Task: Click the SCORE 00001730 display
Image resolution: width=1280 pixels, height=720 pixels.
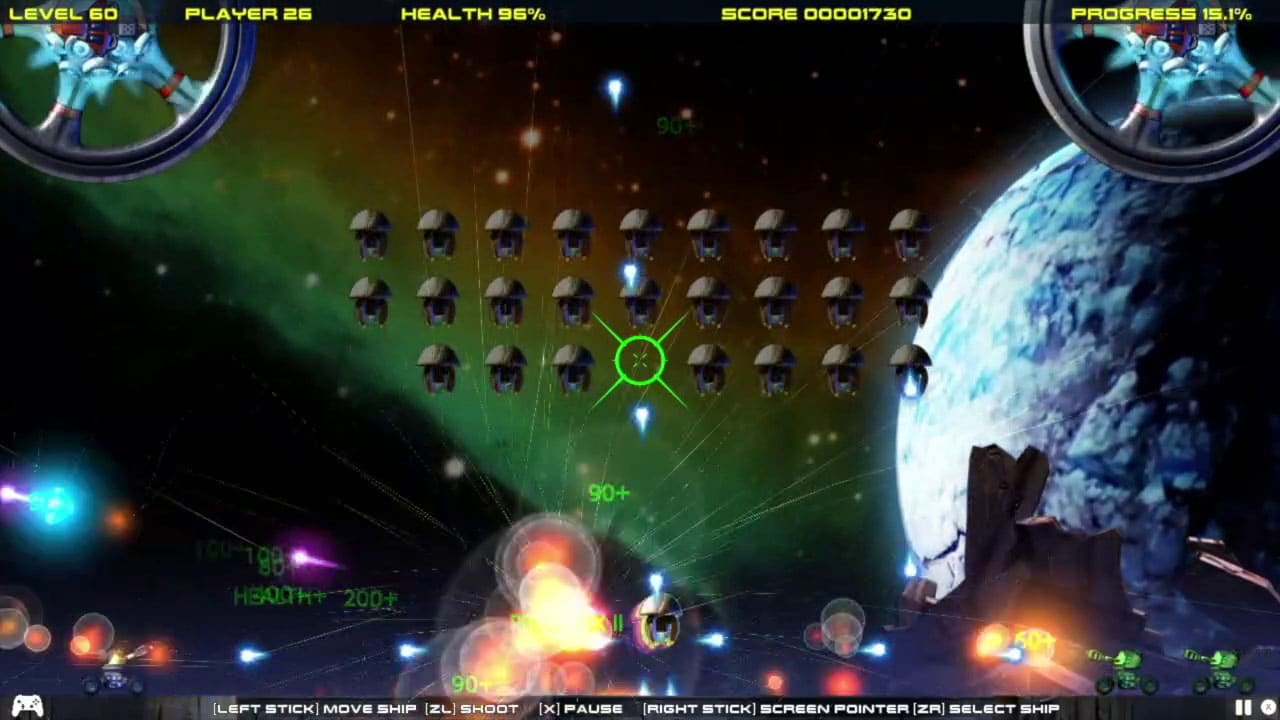Action: pos(818,13)
